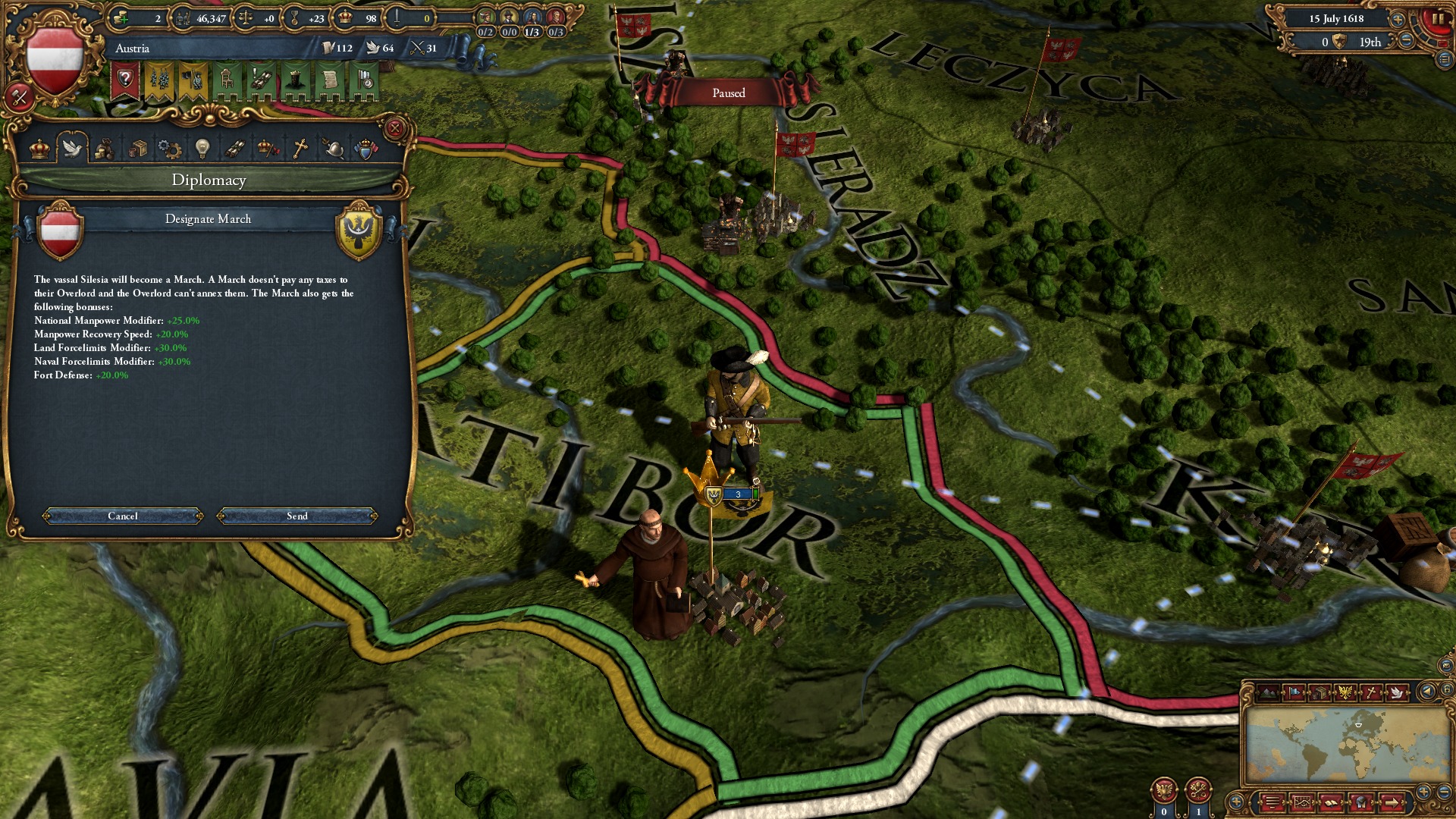Send the Designate March offer to Silesia
The height and width of the screenshot is (819, 1456).
(297, 516)
